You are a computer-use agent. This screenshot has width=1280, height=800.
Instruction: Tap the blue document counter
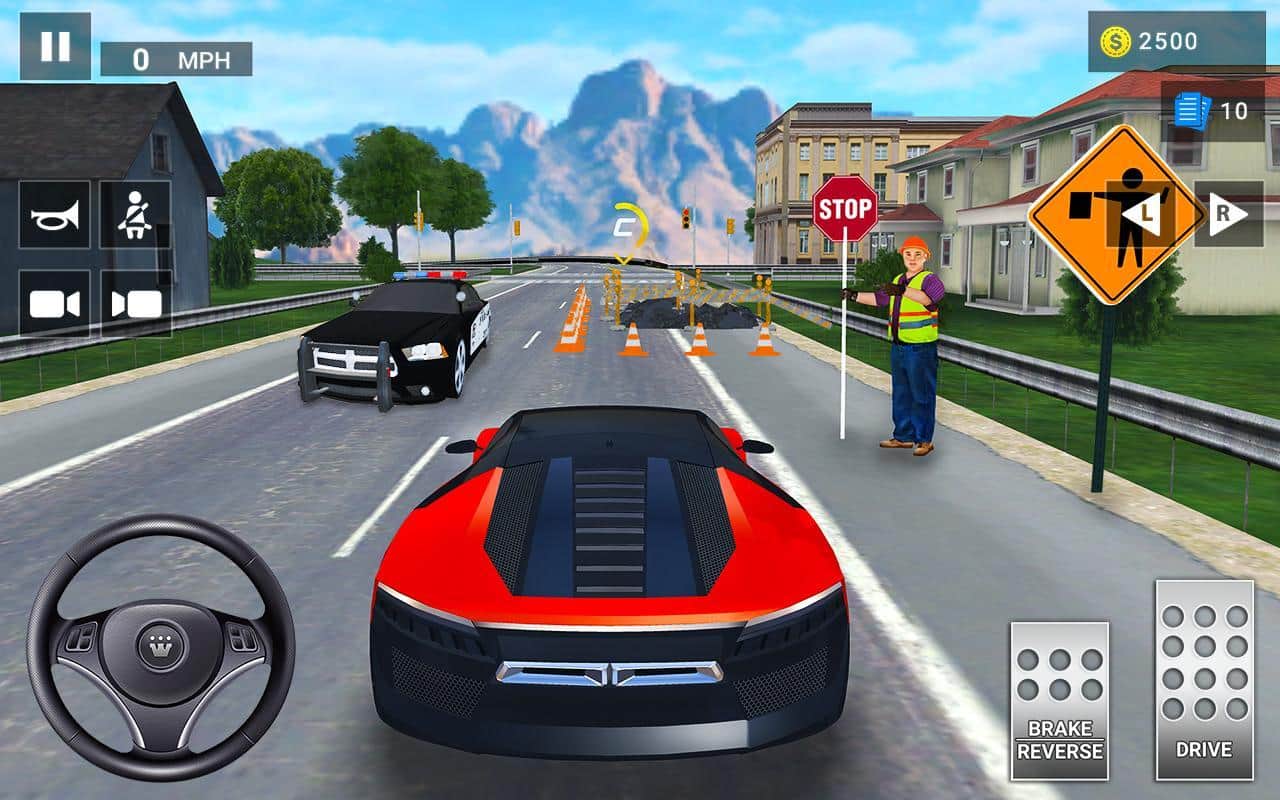(1211, 110)
